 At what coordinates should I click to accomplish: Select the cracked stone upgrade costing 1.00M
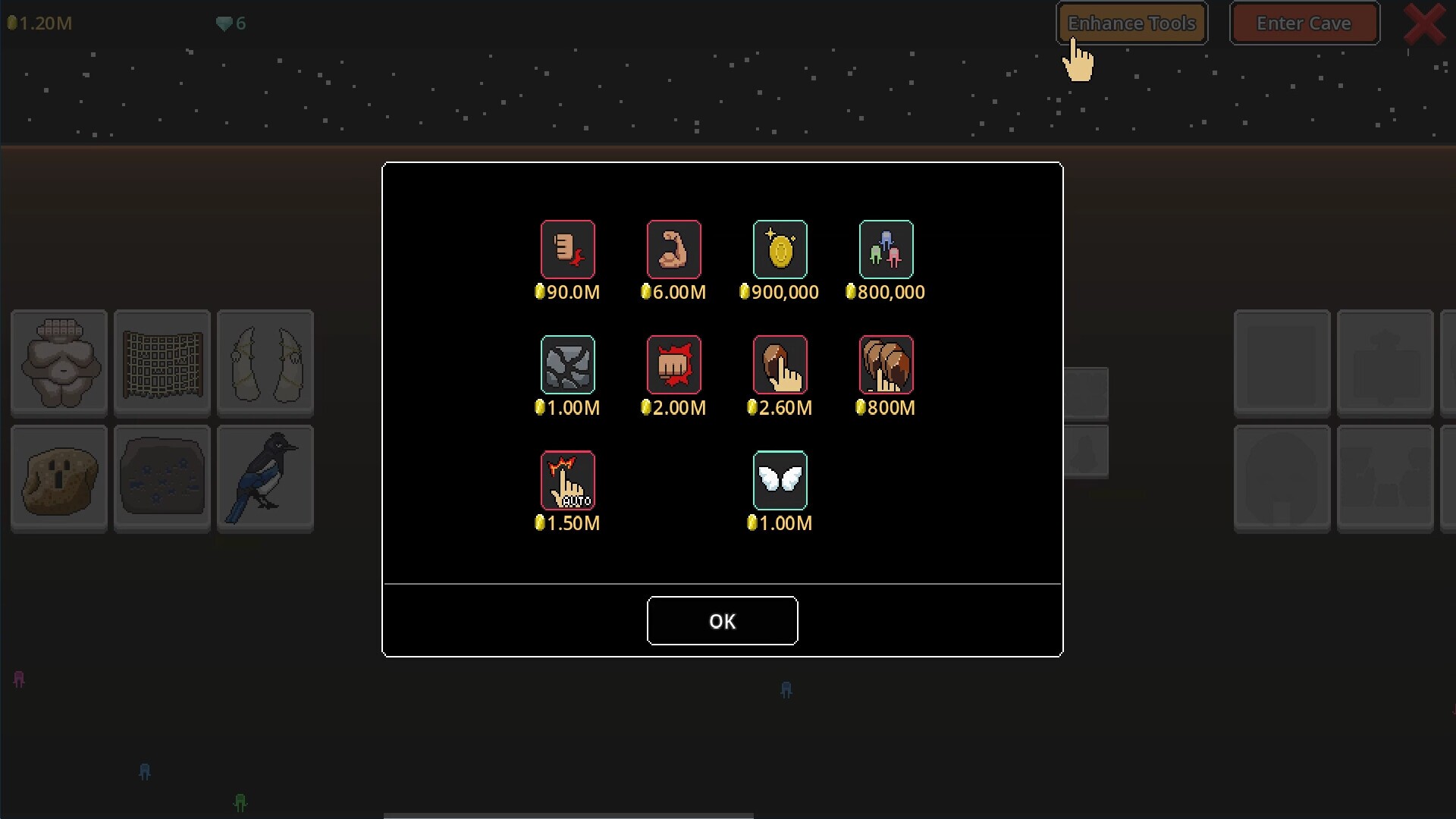point(569,365)
